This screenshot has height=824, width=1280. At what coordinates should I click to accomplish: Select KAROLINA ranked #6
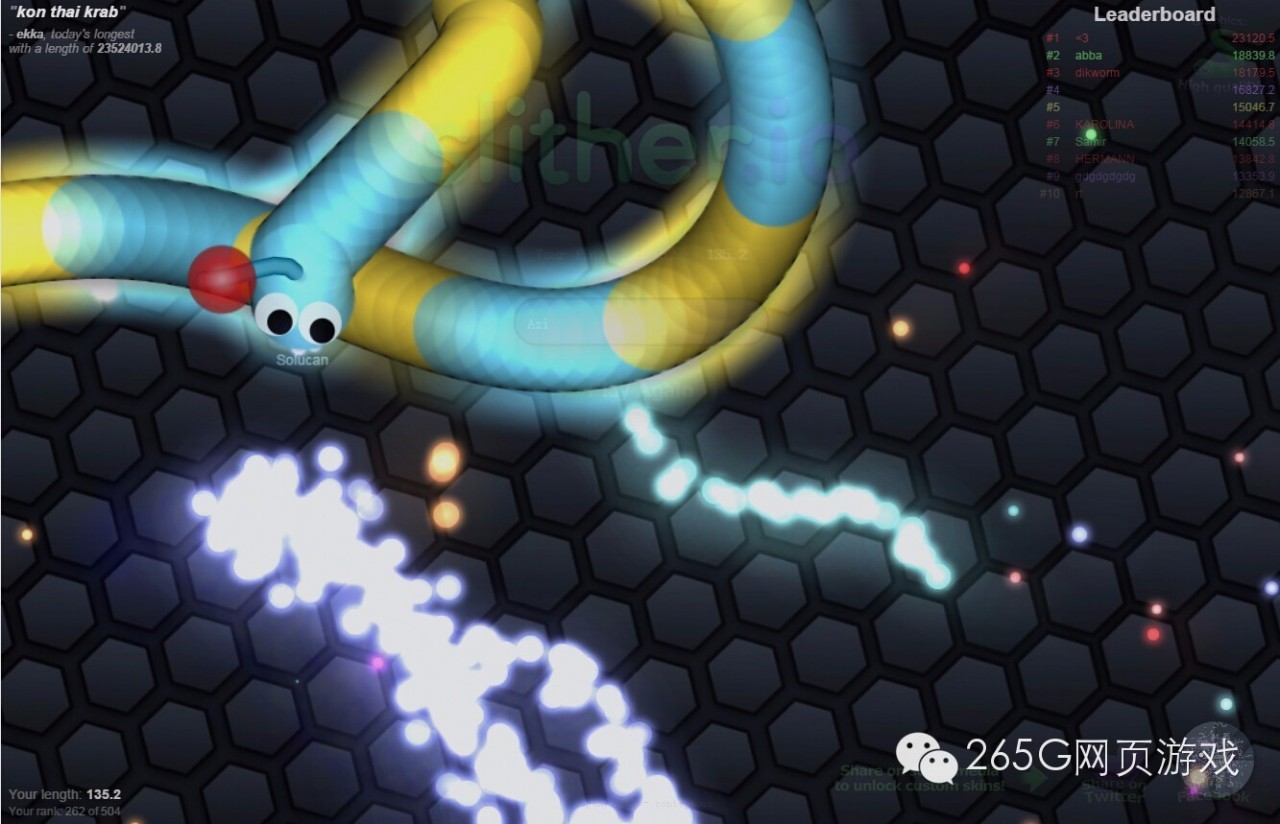[1107, 124]
